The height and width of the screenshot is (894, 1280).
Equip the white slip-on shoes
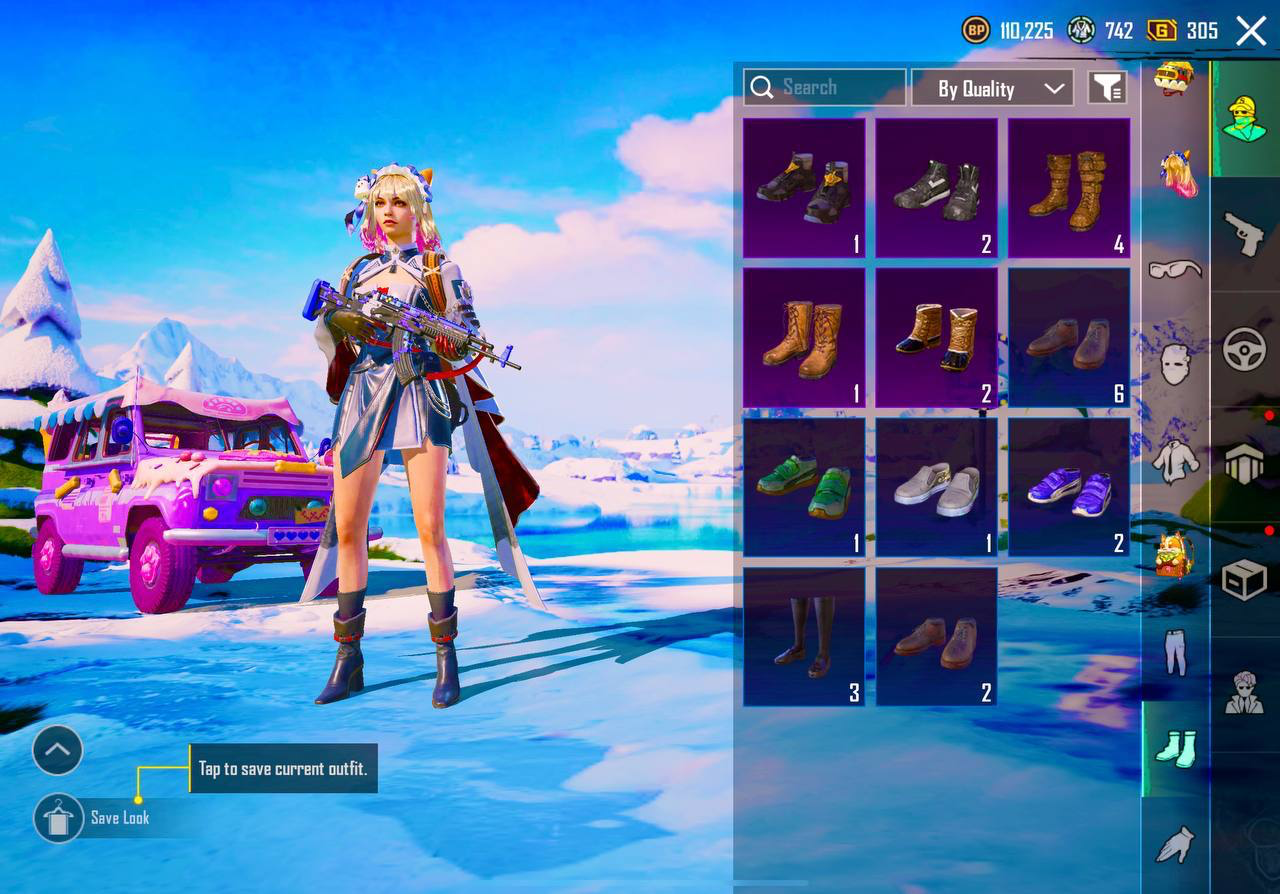937,487
